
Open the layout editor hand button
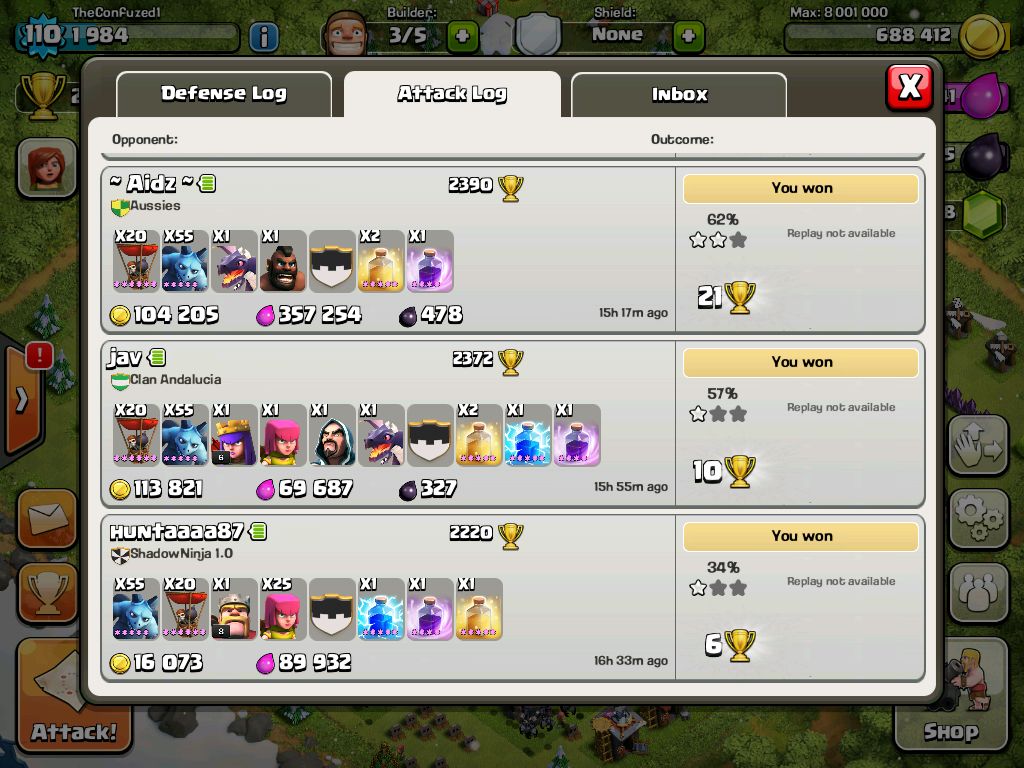(979, 446)
